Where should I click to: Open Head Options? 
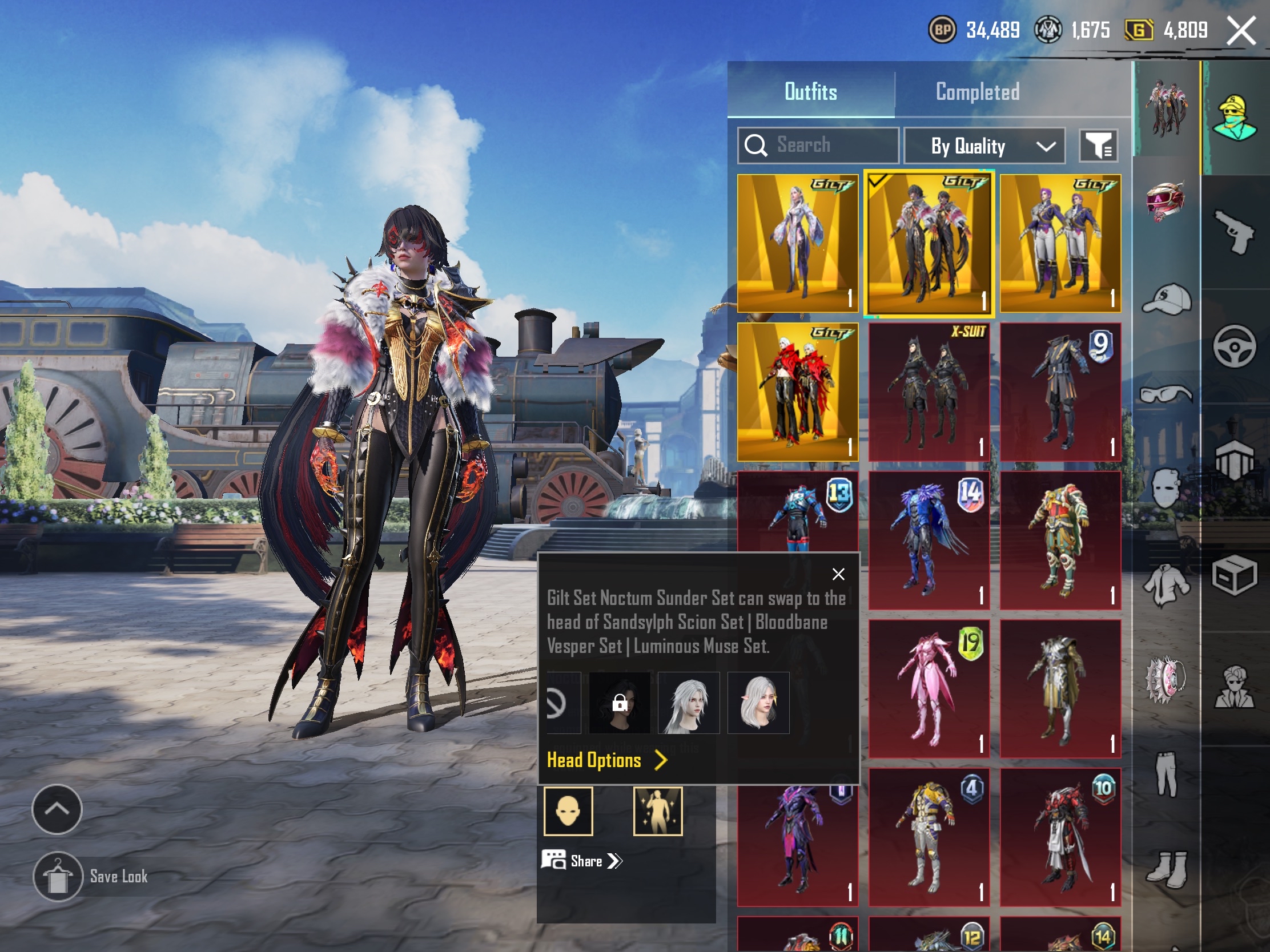606,760
